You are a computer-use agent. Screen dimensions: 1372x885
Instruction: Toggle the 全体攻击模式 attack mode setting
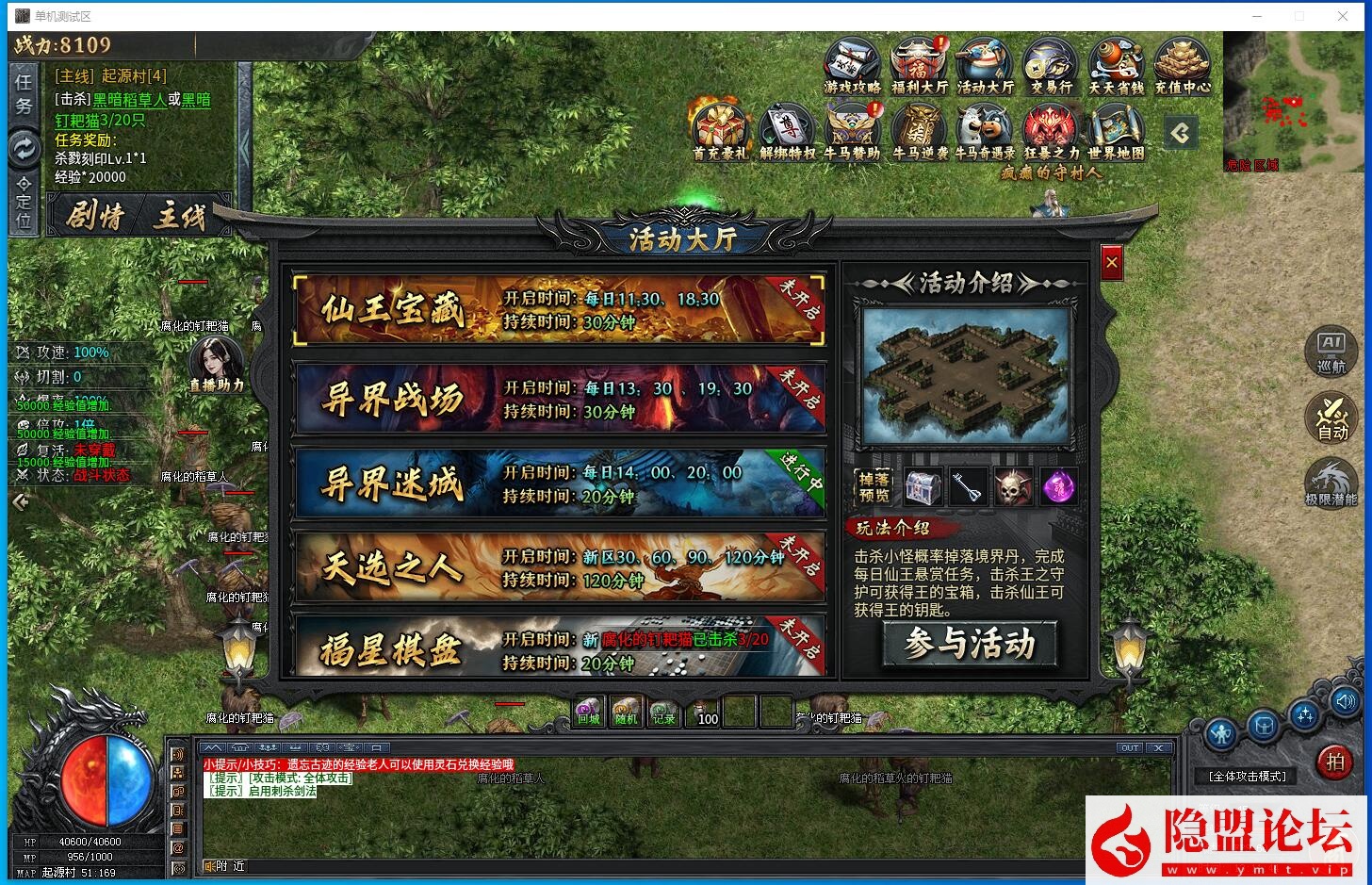coord(1246,776)
